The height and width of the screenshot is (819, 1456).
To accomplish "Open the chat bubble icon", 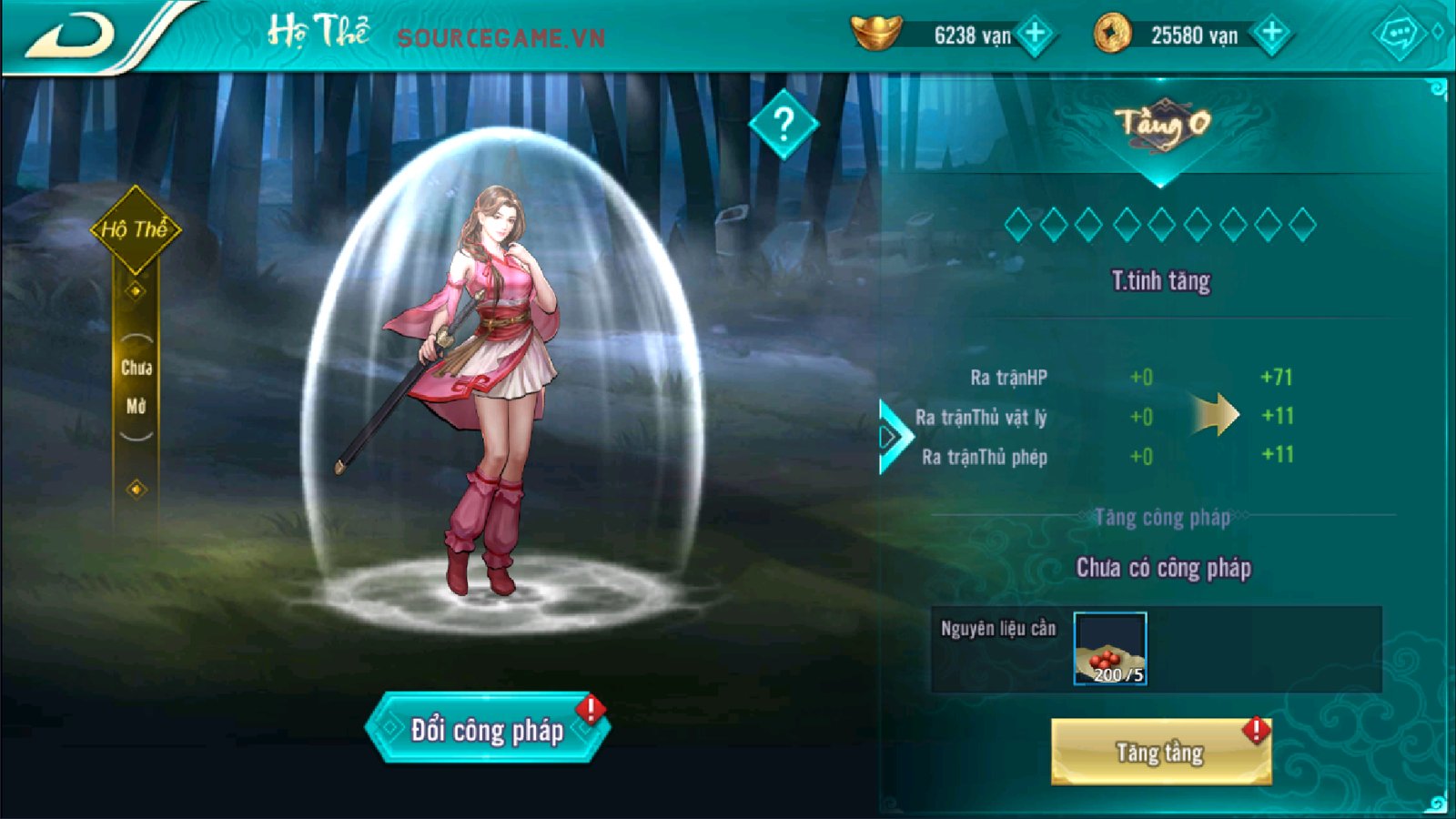I will [1398, 35].
